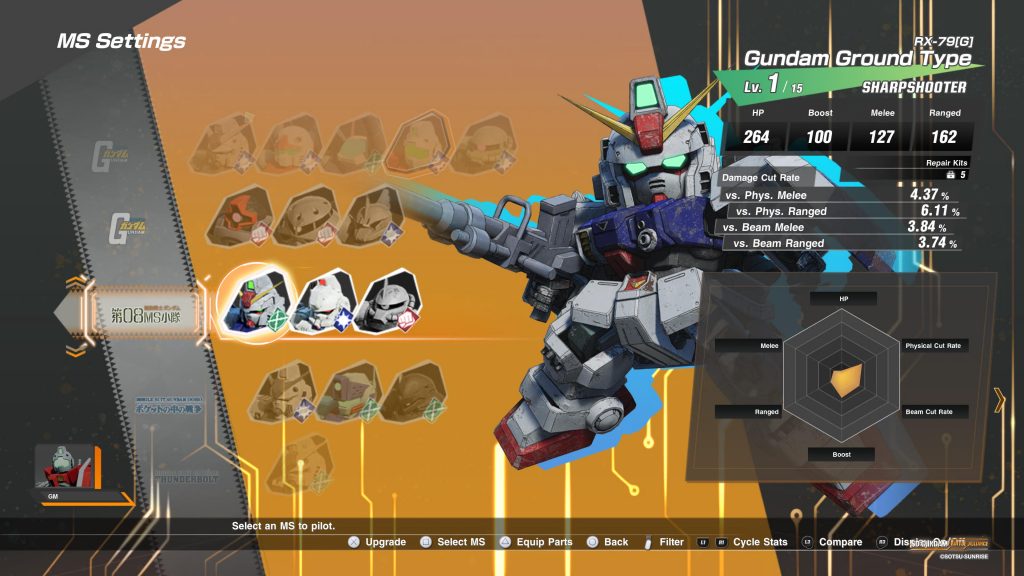Click the right arrow beside the stats radar chart
The width and height of the screenshot is (1024, 576).
click(x=999, y=402)
